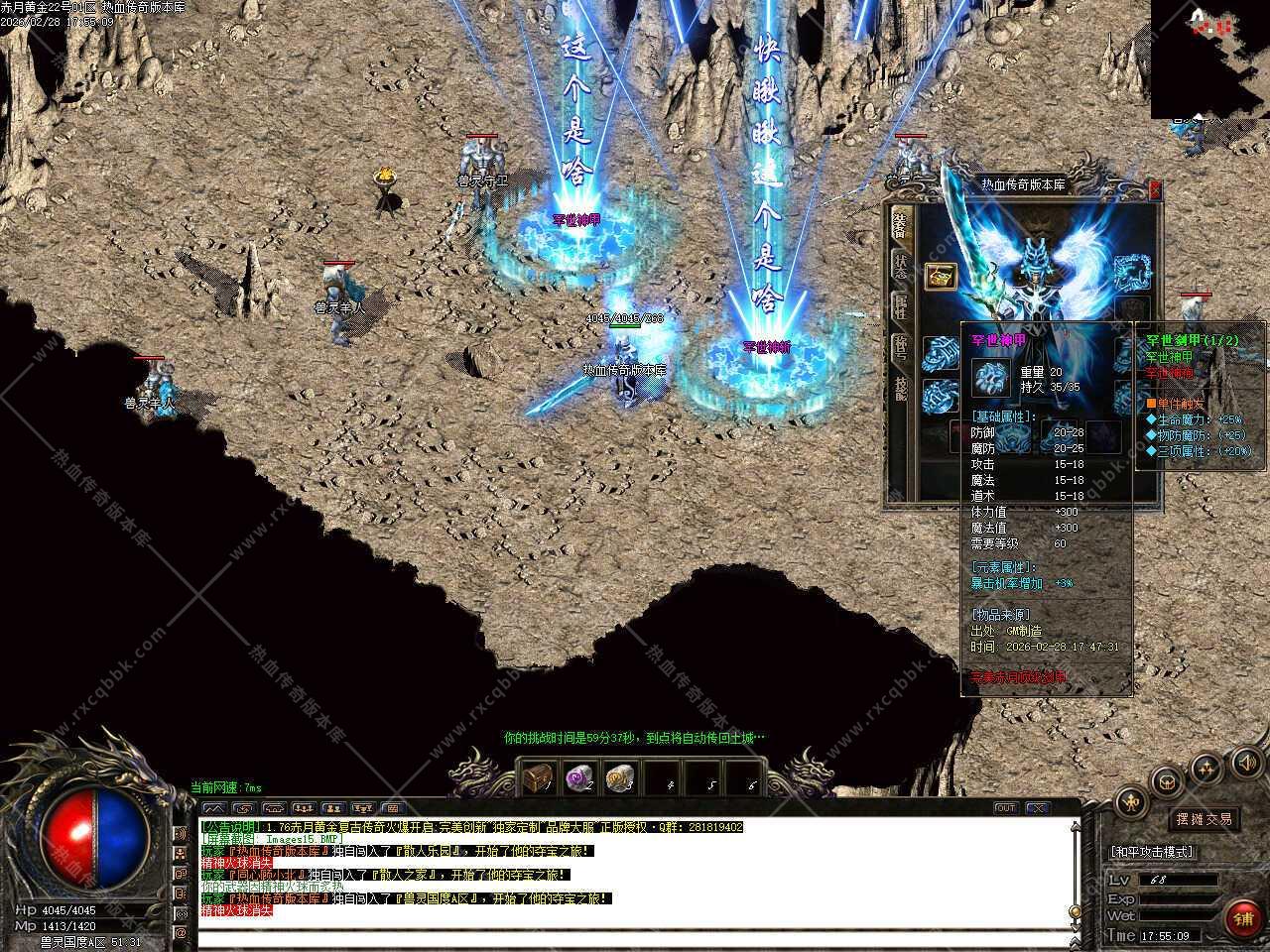Use the treasure chest in hotbar slot 1

pos(538,777)
